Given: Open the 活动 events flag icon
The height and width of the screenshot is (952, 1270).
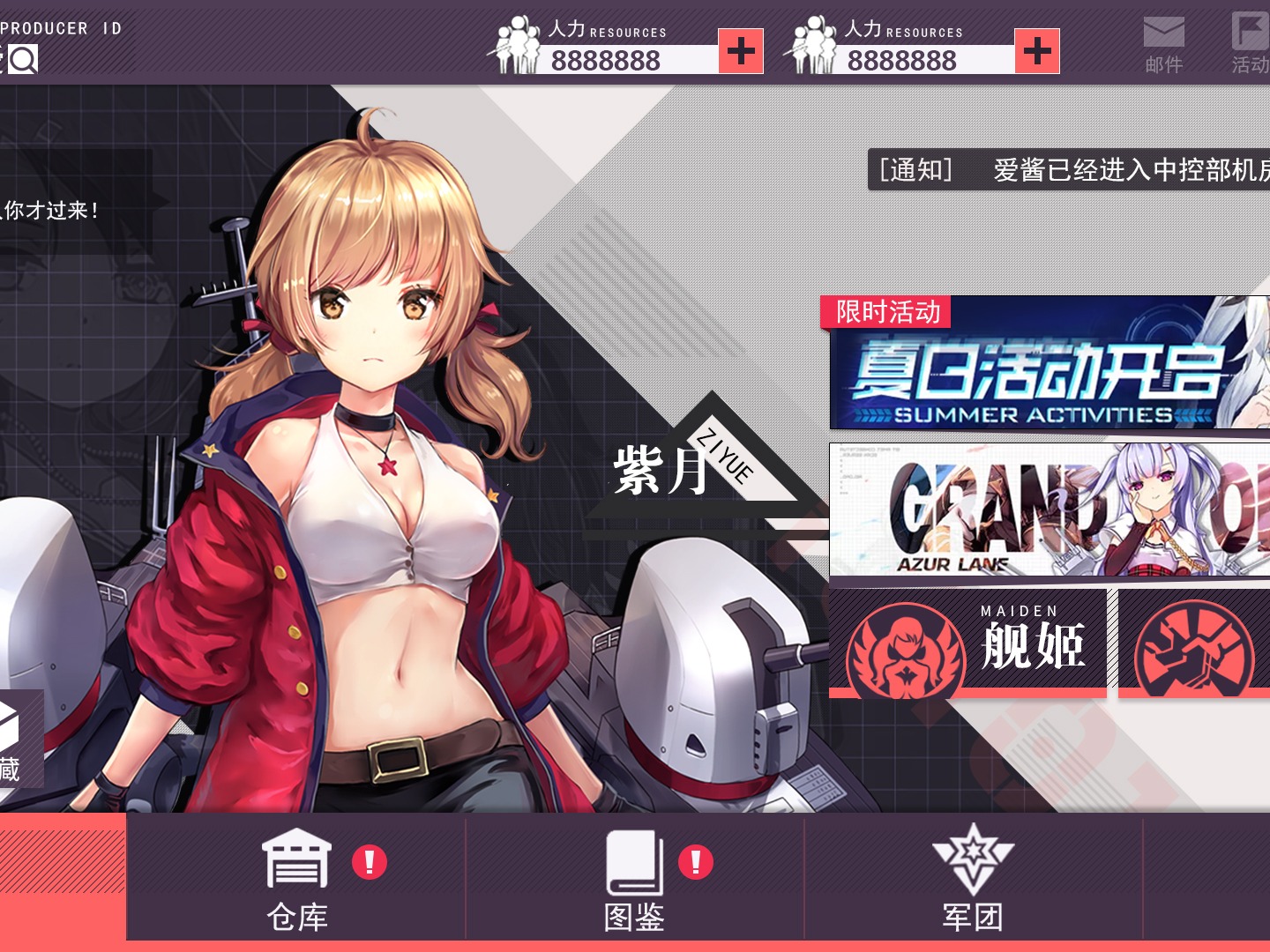Looking at the screenshot, I should pyautogui.click(x=1249, y=40).
